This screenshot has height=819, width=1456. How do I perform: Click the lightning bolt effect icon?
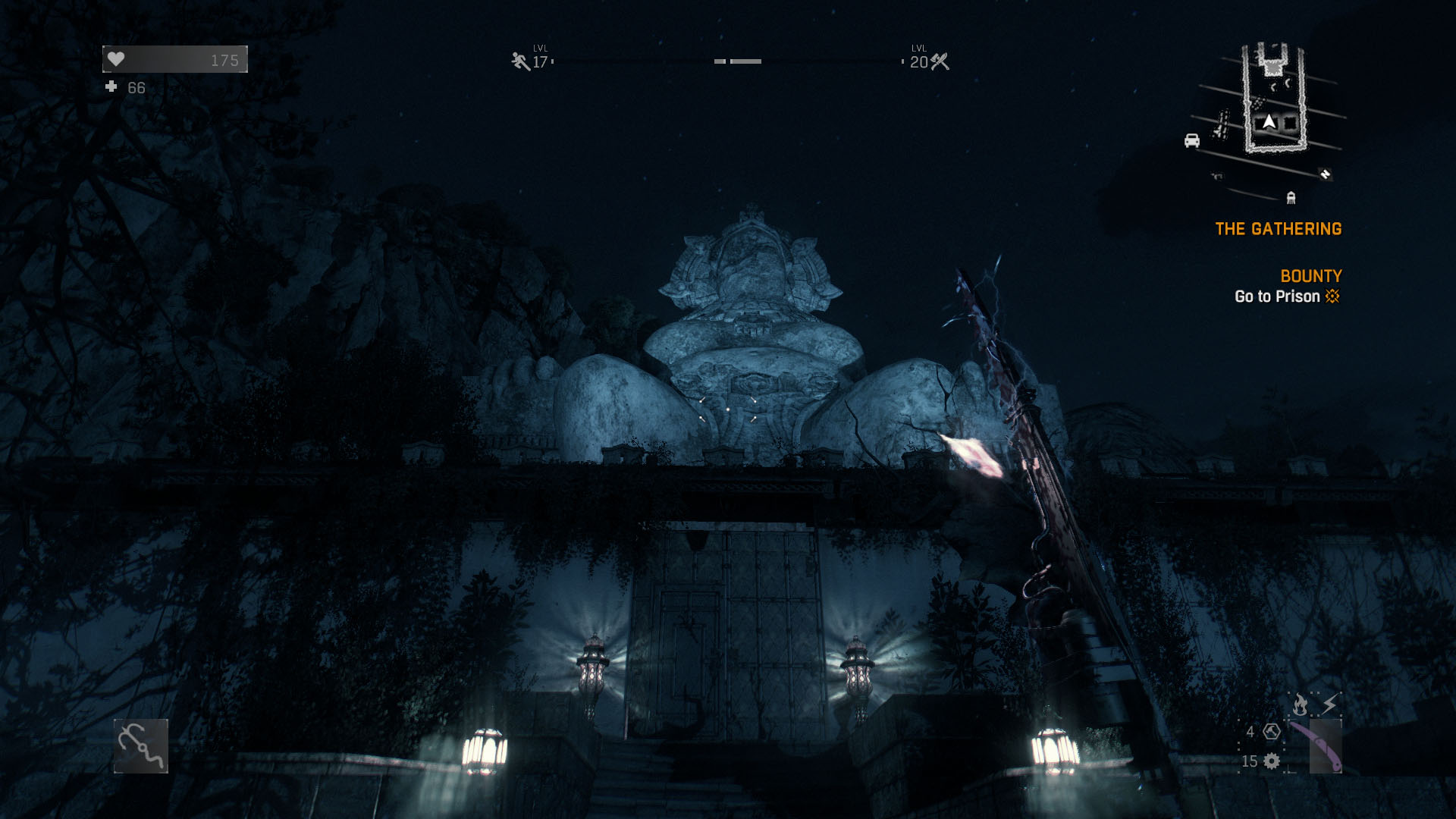(1330, 705)
